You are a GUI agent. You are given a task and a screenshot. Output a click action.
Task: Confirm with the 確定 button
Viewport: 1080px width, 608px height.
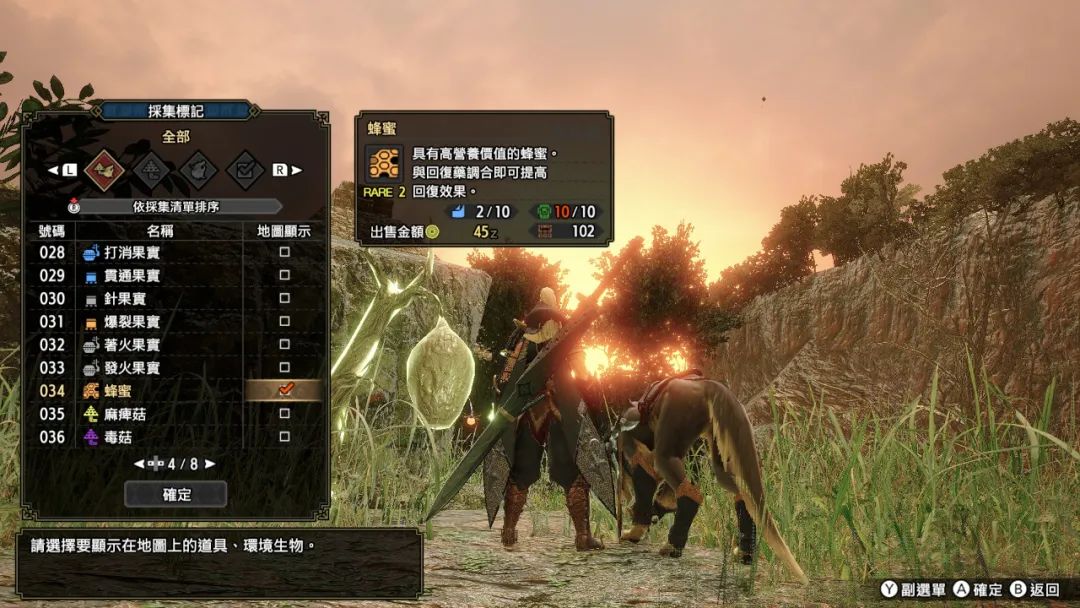[x=176, y=494]
